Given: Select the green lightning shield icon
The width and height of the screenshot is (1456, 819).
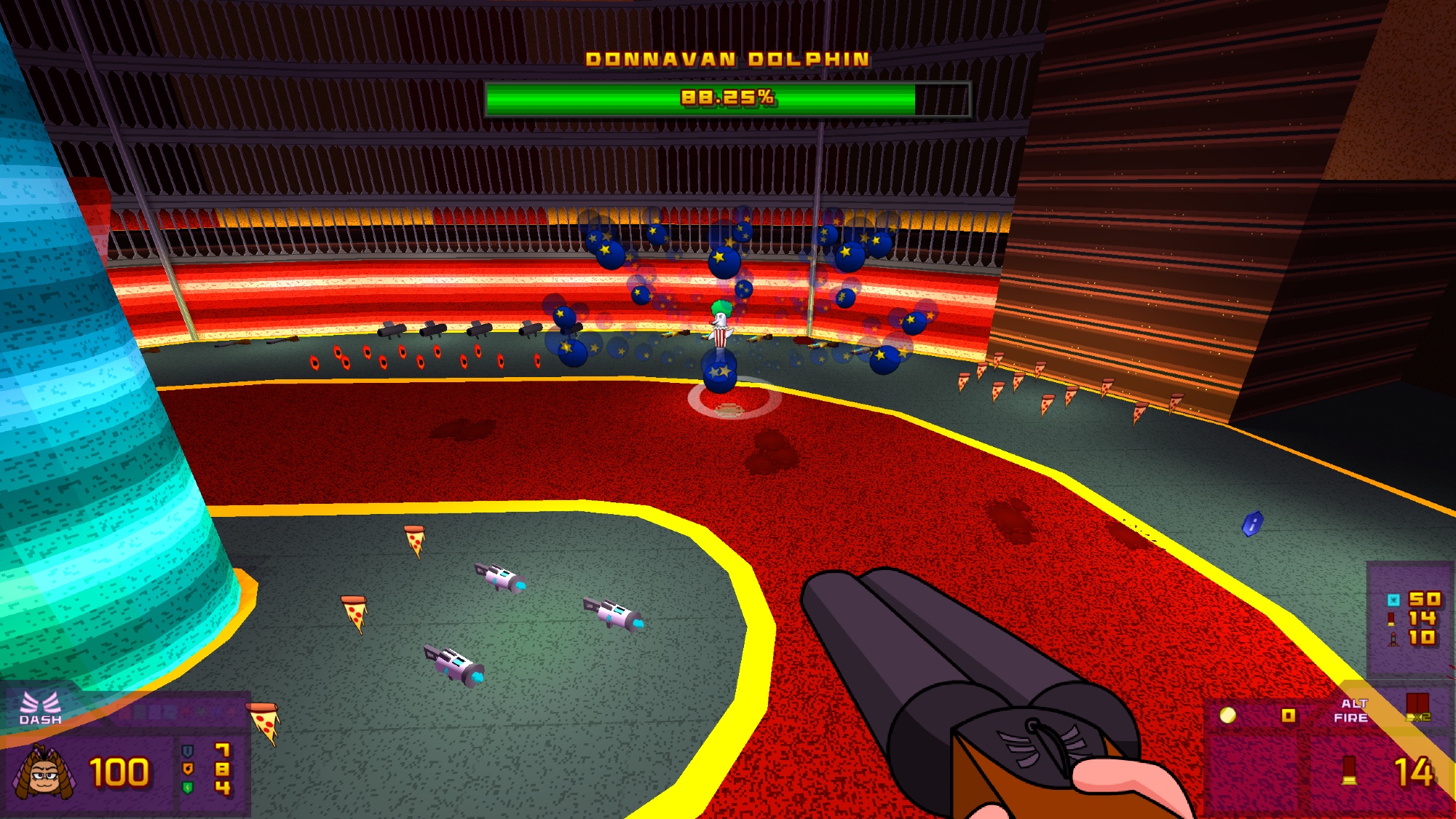Looking at the screenshot, I should point(188,787).
